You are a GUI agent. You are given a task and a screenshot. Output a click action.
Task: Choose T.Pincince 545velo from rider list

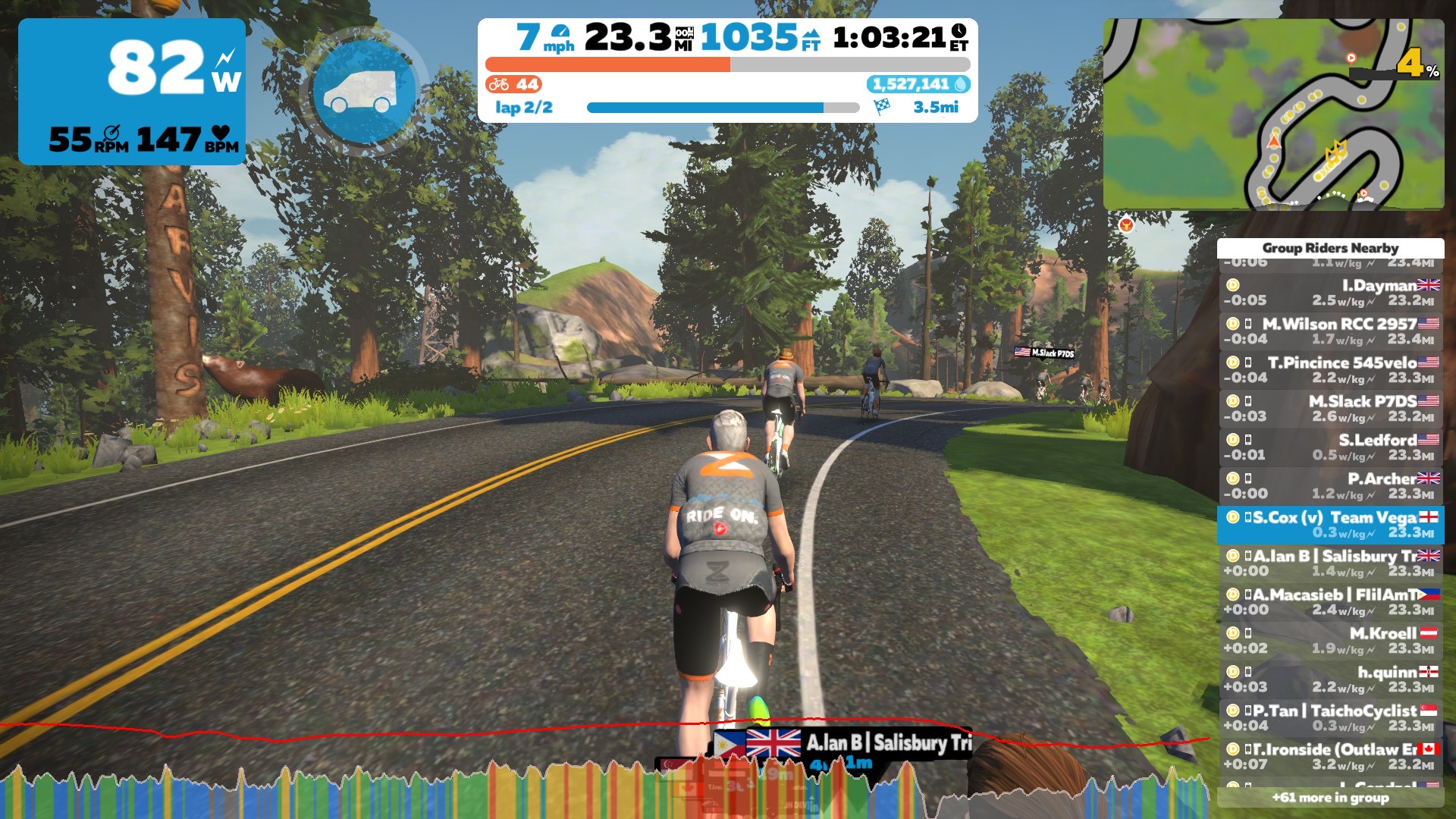point(1330,370)
